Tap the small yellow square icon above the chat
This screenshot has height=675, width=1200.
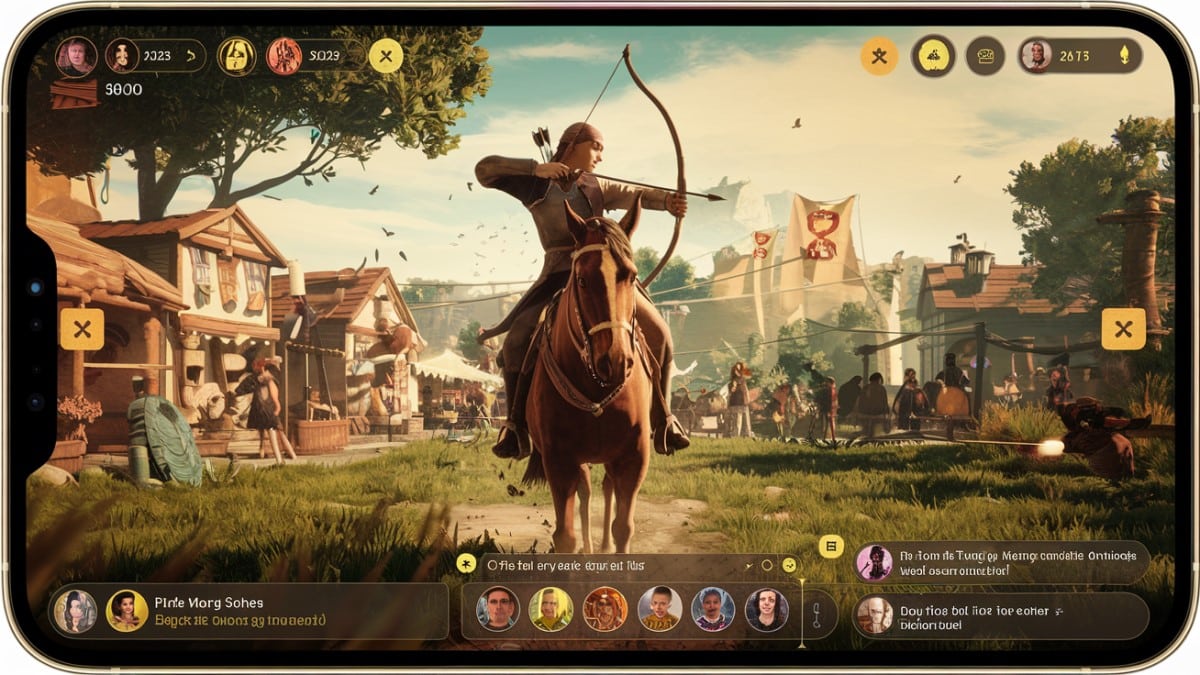point(831,546)
